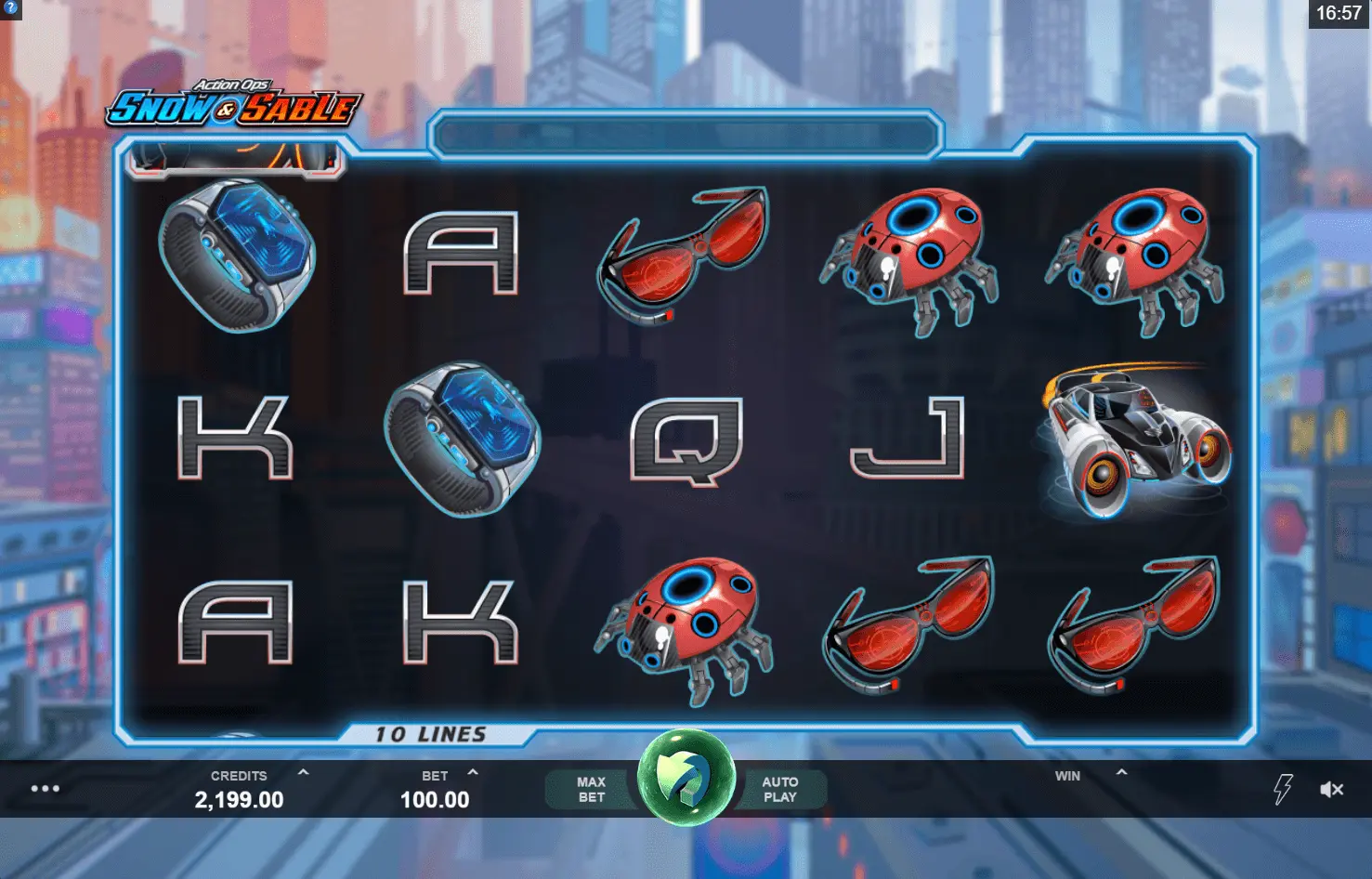Spin the reels with the green orb button

[686, 778]
